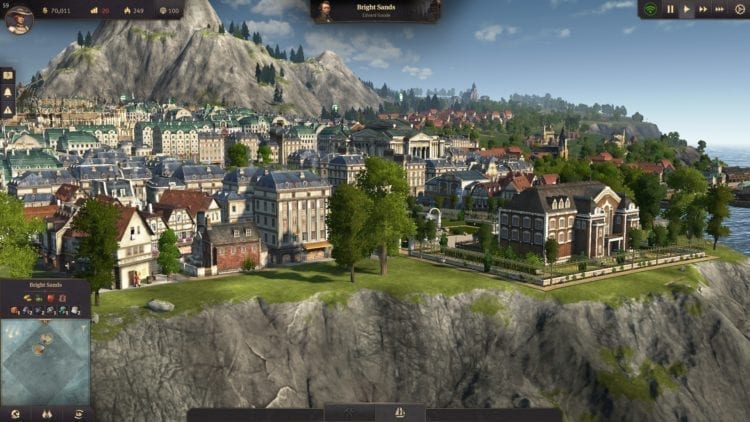Viewport: 750px width, 422px height.
Task: Open the ship menu at bottom bar
Action: 400,412
